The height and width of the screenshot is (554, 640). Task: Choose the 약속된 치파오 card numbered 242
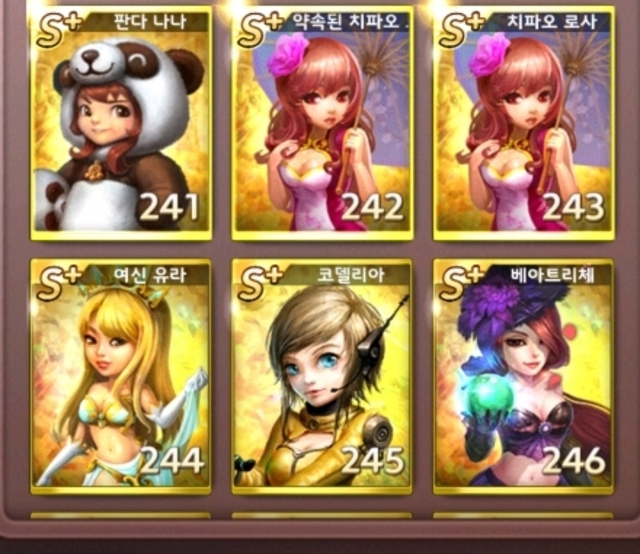[322, 124]
